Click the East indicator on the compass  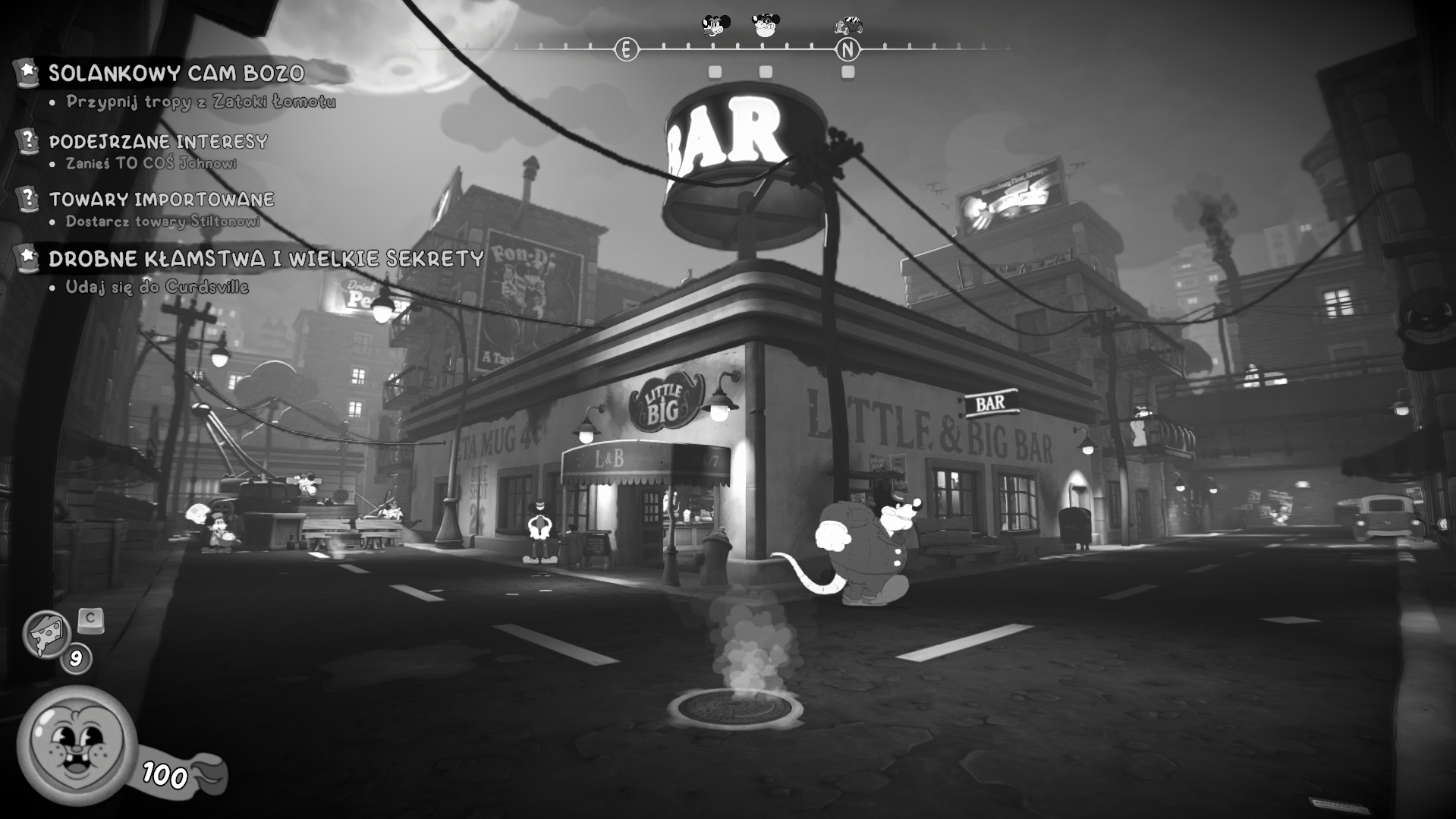pos(626,50)
